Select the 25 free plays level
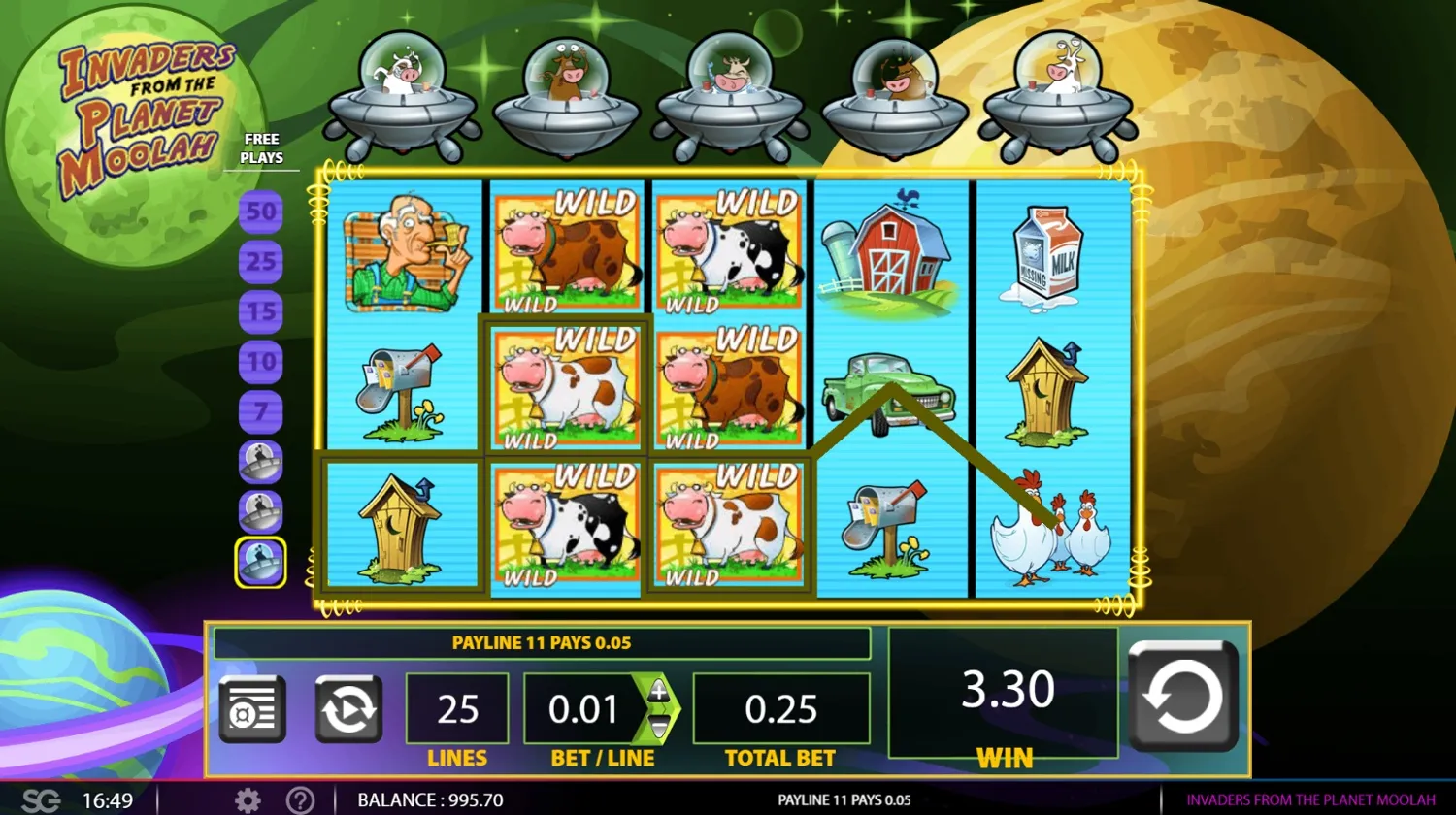The height and width of the screenshot is (815, 1456). (259, 262)
